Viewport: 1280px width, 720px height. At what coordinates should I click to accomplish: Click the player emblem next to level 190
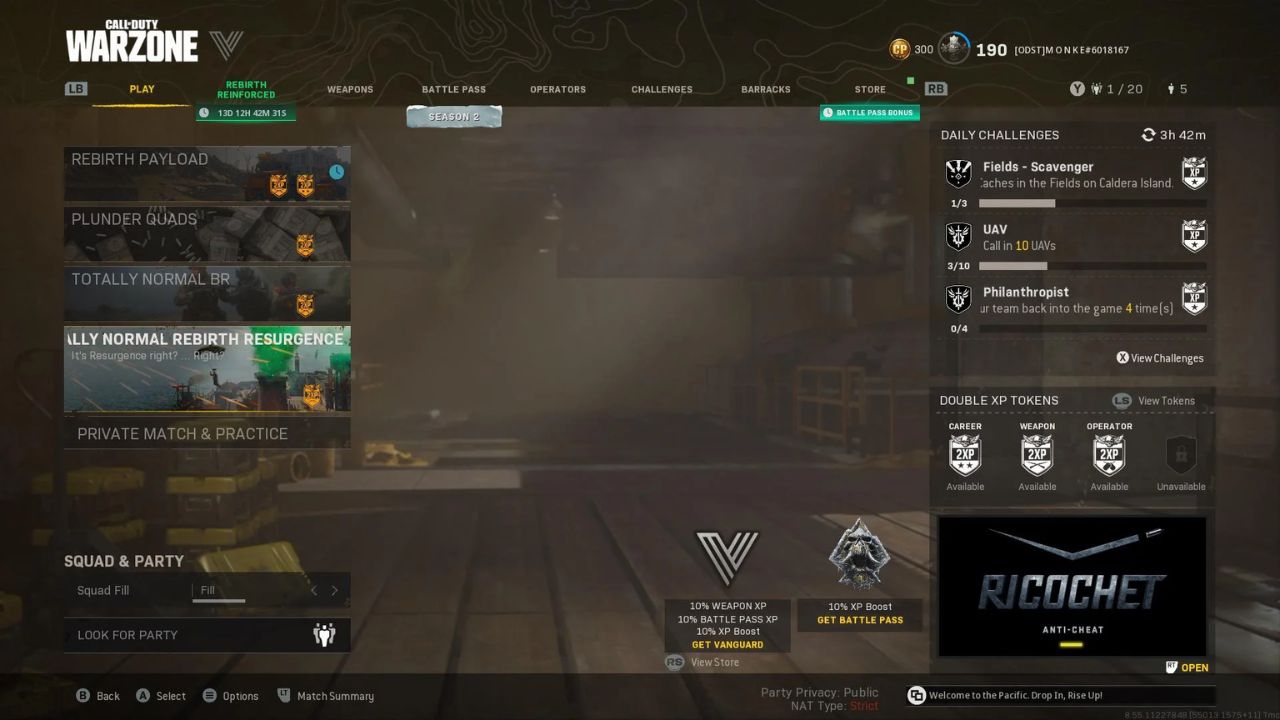coord(953,49)
